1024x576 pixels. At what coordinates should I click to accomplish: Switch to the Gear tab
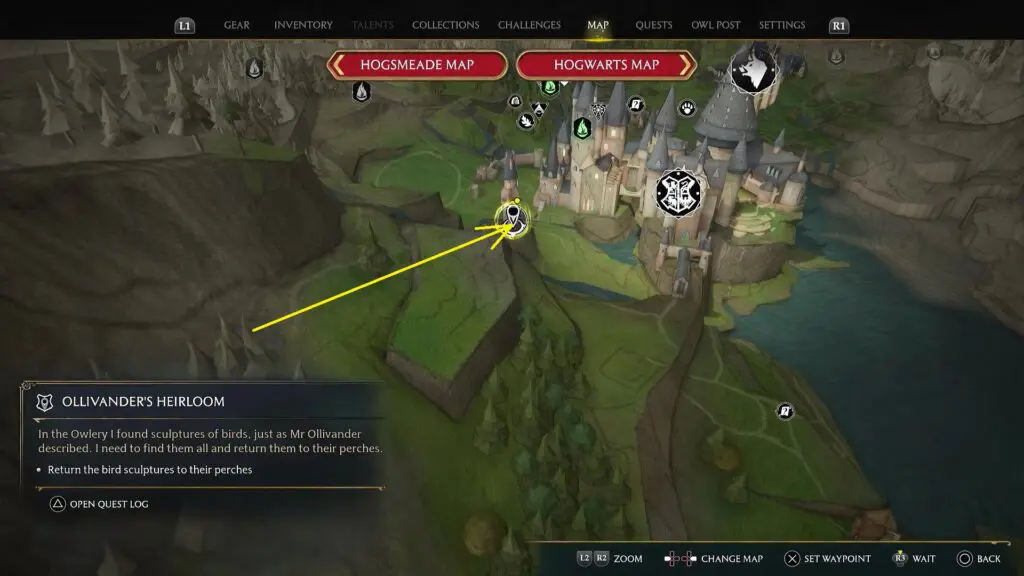(237, 25)
